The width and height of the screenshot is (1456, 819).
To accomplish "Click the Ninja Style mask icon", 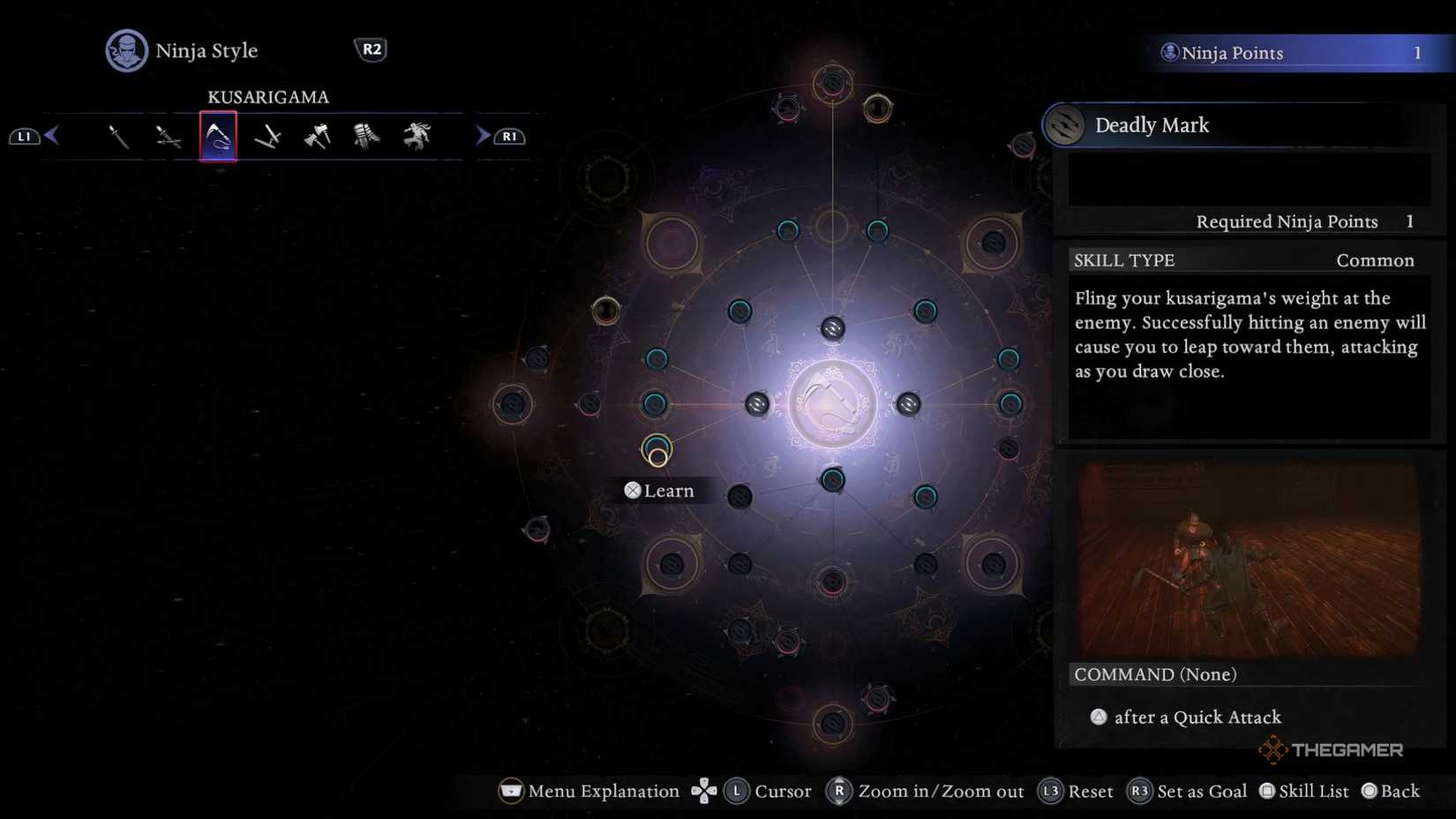I will [125, 50].
